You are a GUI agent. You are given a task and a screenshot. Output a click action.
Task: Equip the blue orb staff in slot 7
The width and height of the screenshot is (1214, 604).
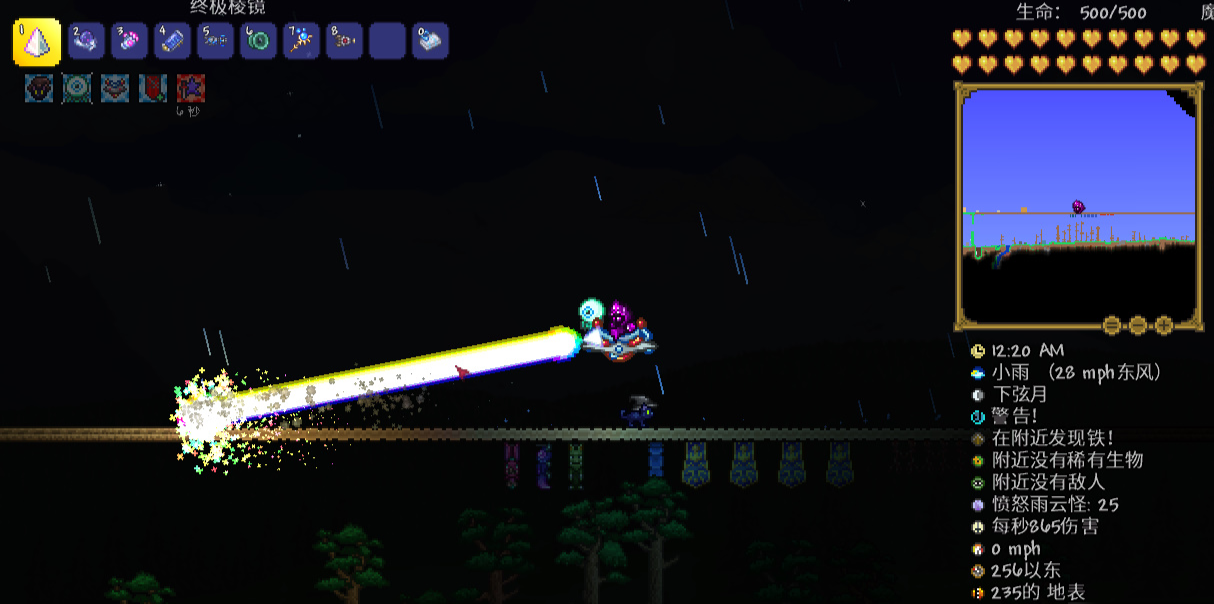(302, 41)
